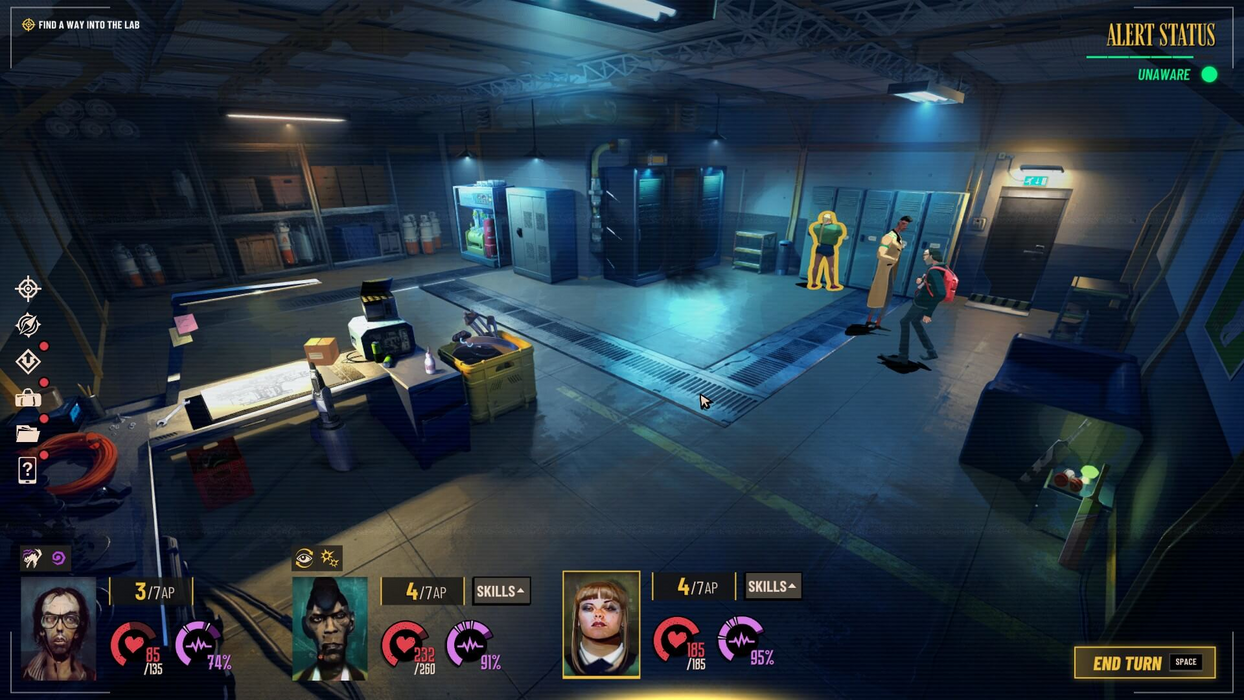Click the crosshair target icon
This screenshot has height=700, width=1244.
point(28,289)
